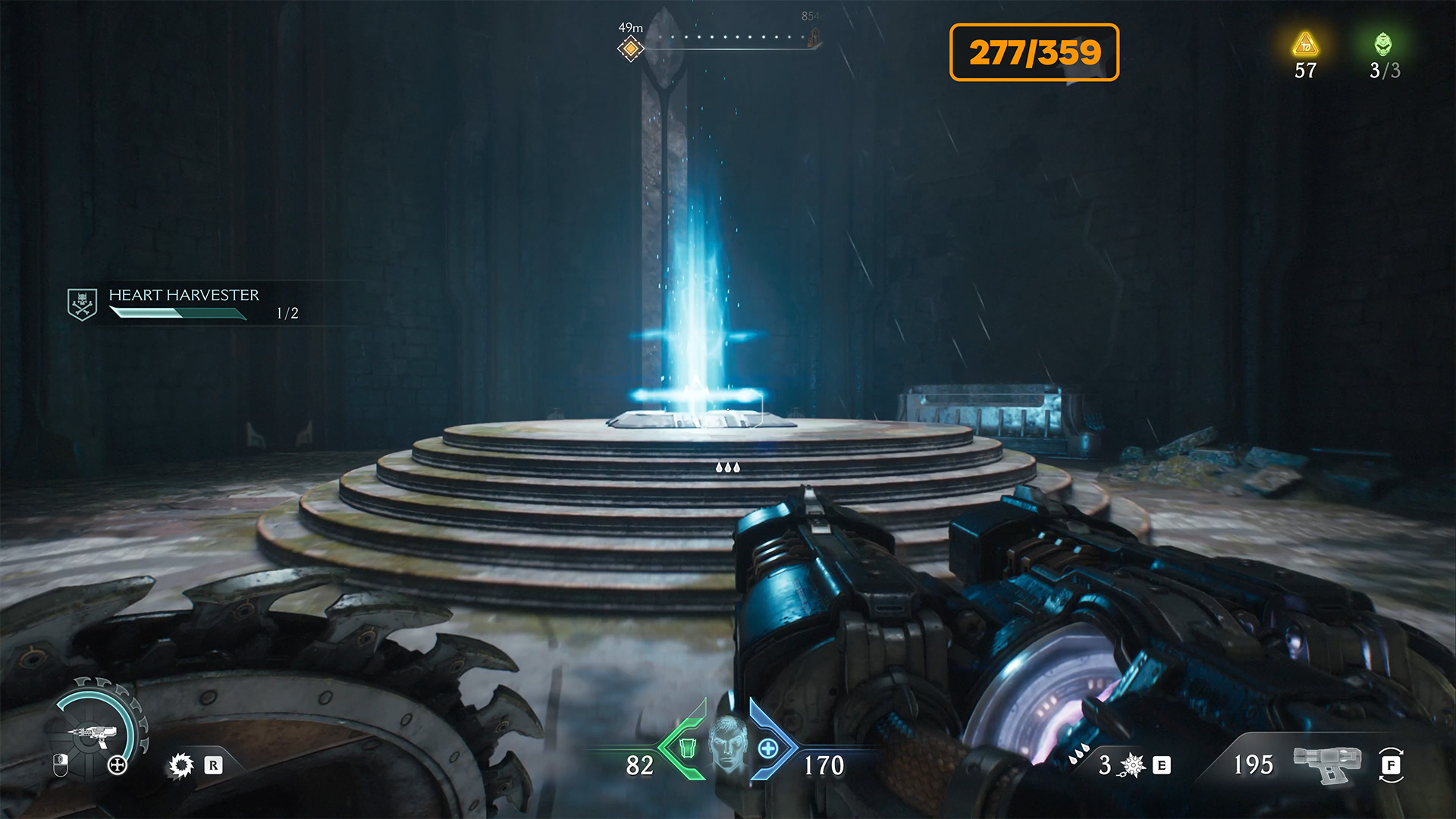Image resolution: width=1456 pixels, height=819 pixels.
Task: Select the green armor icon
Action: pyautogui.click(x=687, y=748)
